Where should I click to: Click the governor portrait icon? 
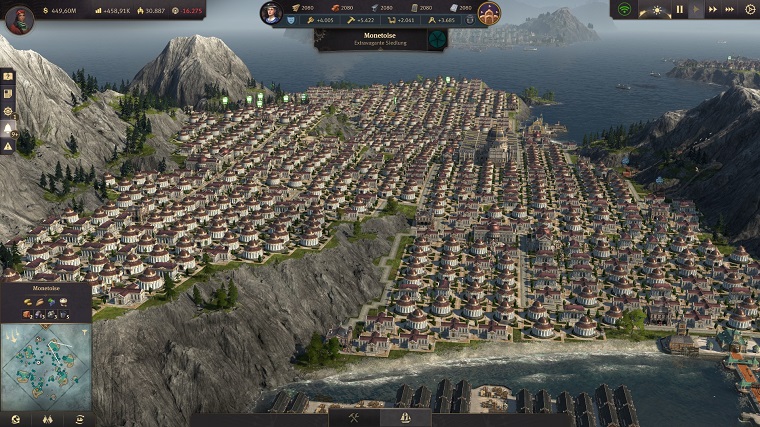coord(271,12)
